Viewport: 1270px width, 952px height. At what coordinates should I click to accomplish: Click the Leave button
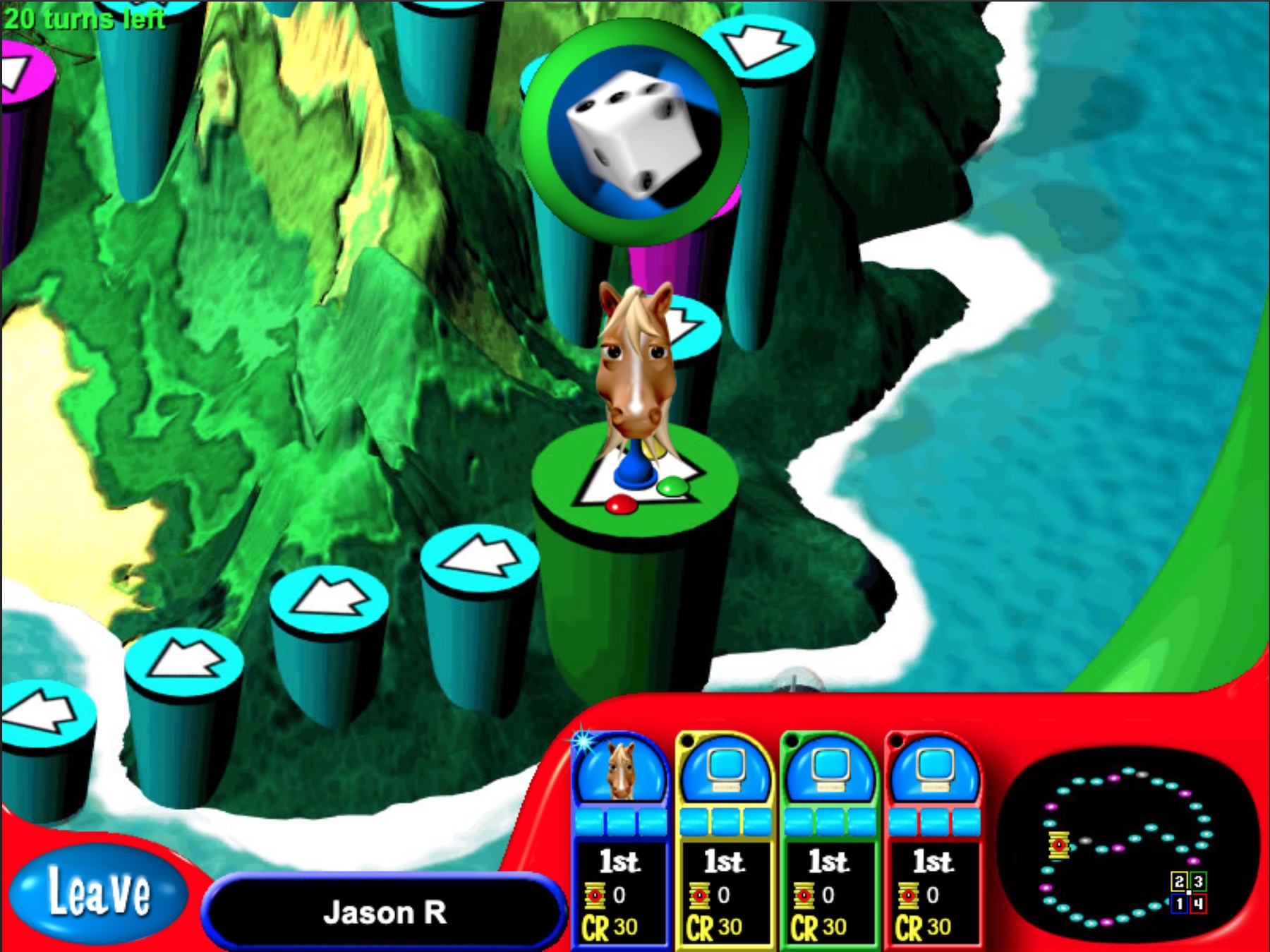coord(99,893)
